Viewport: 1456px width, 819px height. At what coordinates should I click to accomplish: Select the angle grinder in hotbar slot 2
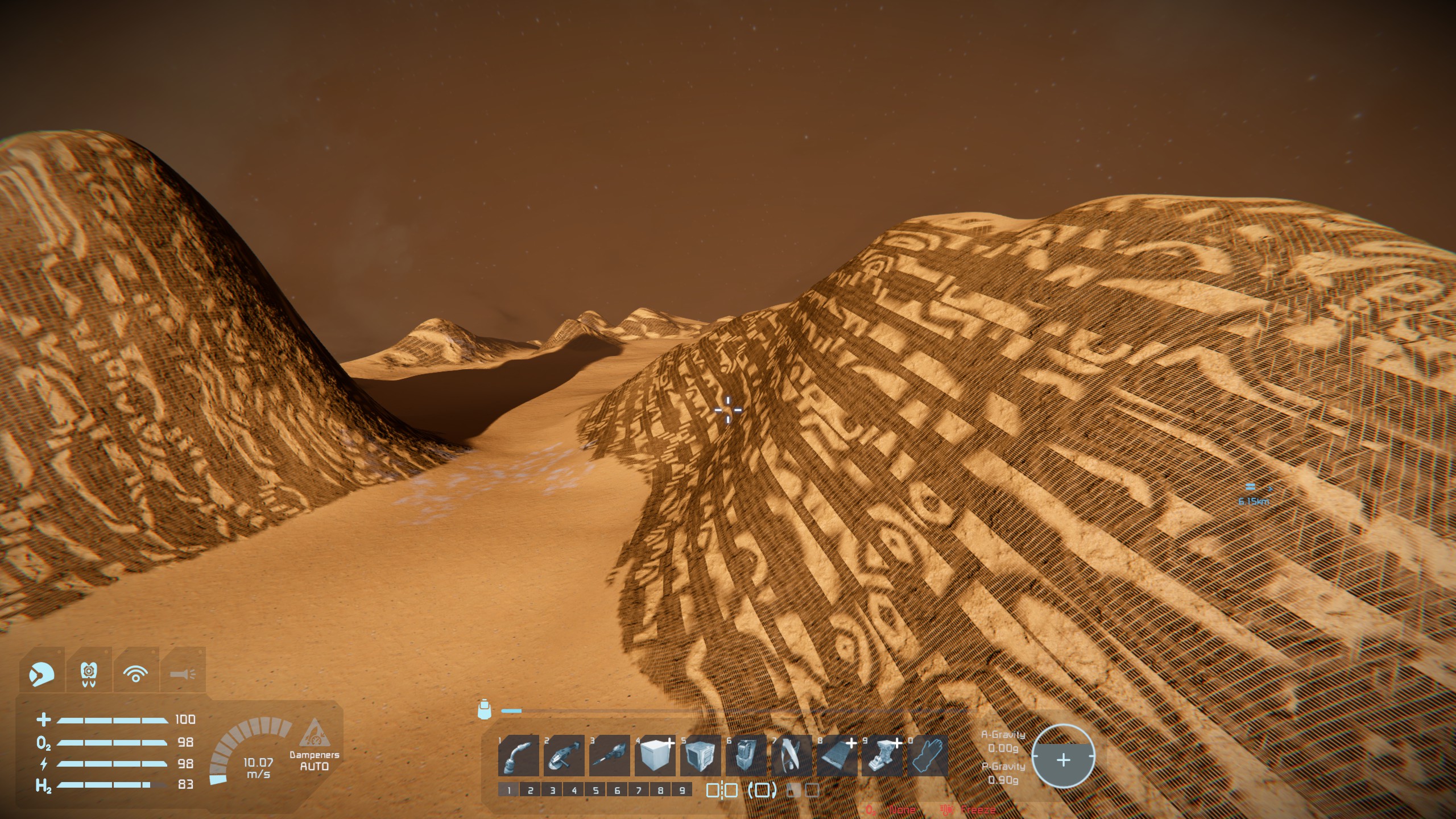(564, 755)
